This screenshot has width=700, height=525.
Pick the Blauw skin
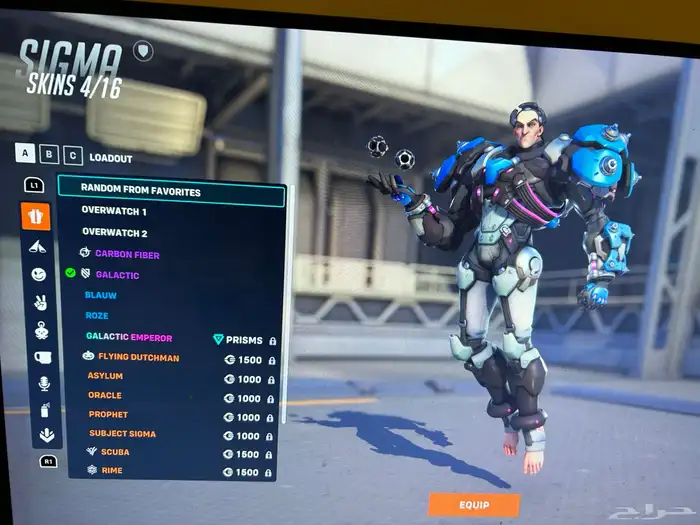tap(102, 296)
